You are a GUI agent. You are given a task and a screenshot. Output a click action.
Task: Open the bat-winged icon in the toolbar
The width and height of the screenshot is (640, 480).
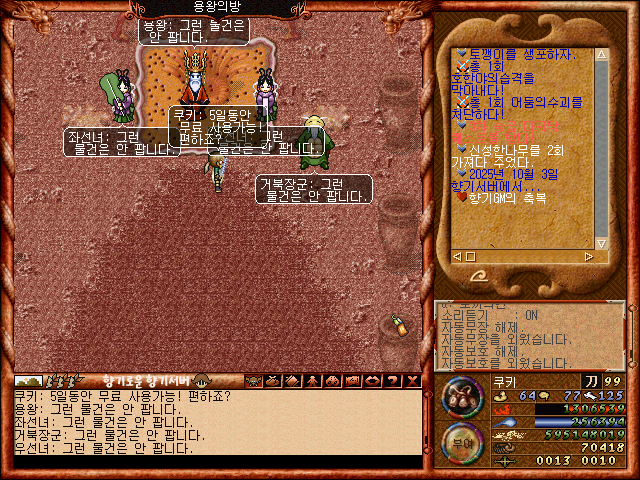(x=254, y=380)
